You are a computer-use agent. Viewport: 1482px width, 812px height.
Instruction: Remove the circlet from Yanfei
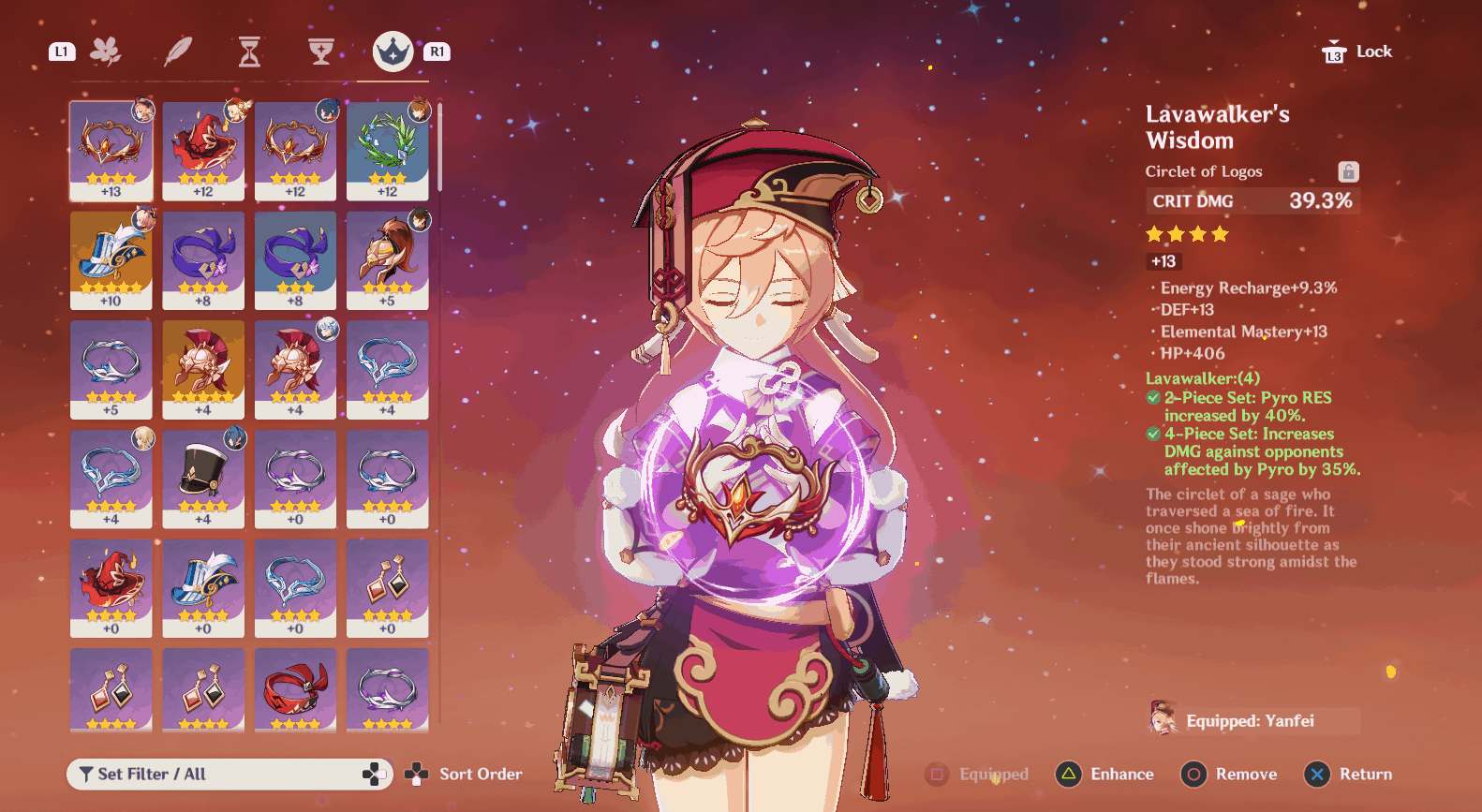pyautogui.click(x=1230, y=775)
